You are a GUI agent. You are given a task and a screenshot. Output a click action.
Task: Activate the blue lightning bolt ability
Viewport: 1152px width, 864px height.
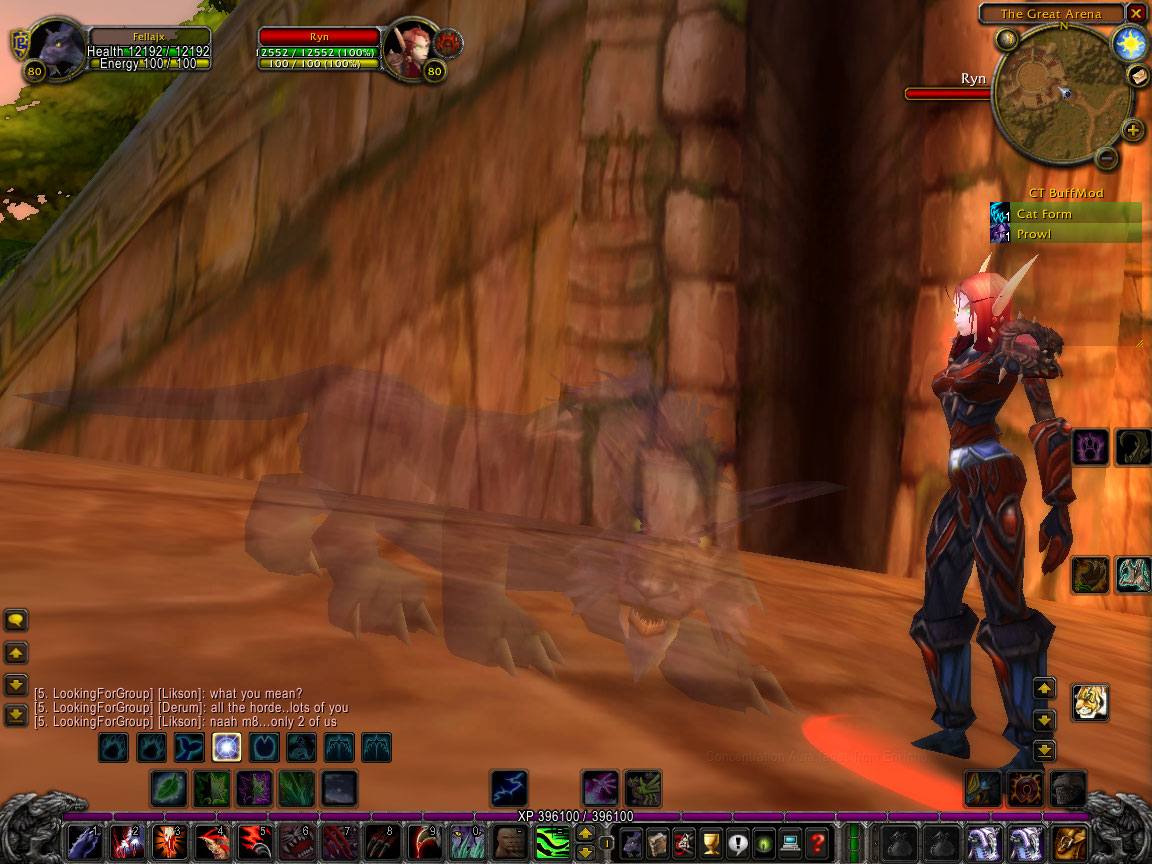(x=509, y=789)
